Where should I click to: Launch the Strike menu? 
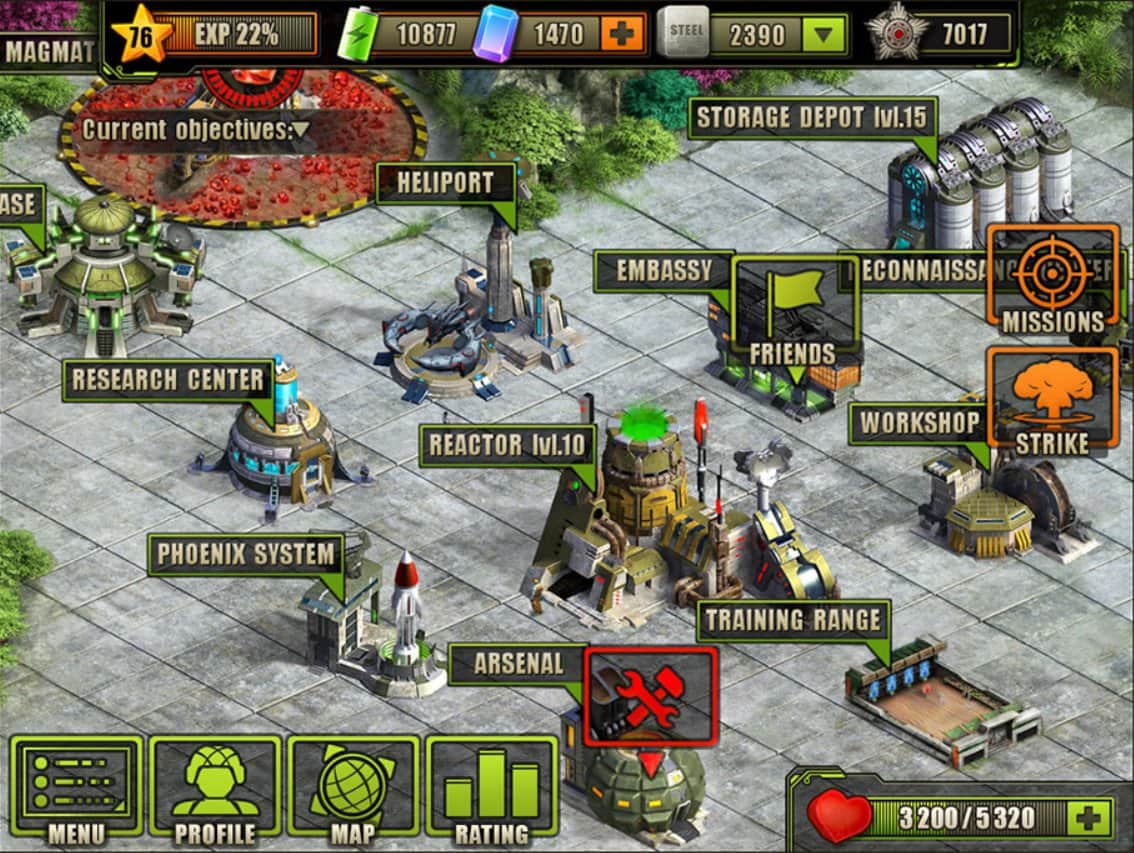pyautogui.click(x=1052, y=400)
